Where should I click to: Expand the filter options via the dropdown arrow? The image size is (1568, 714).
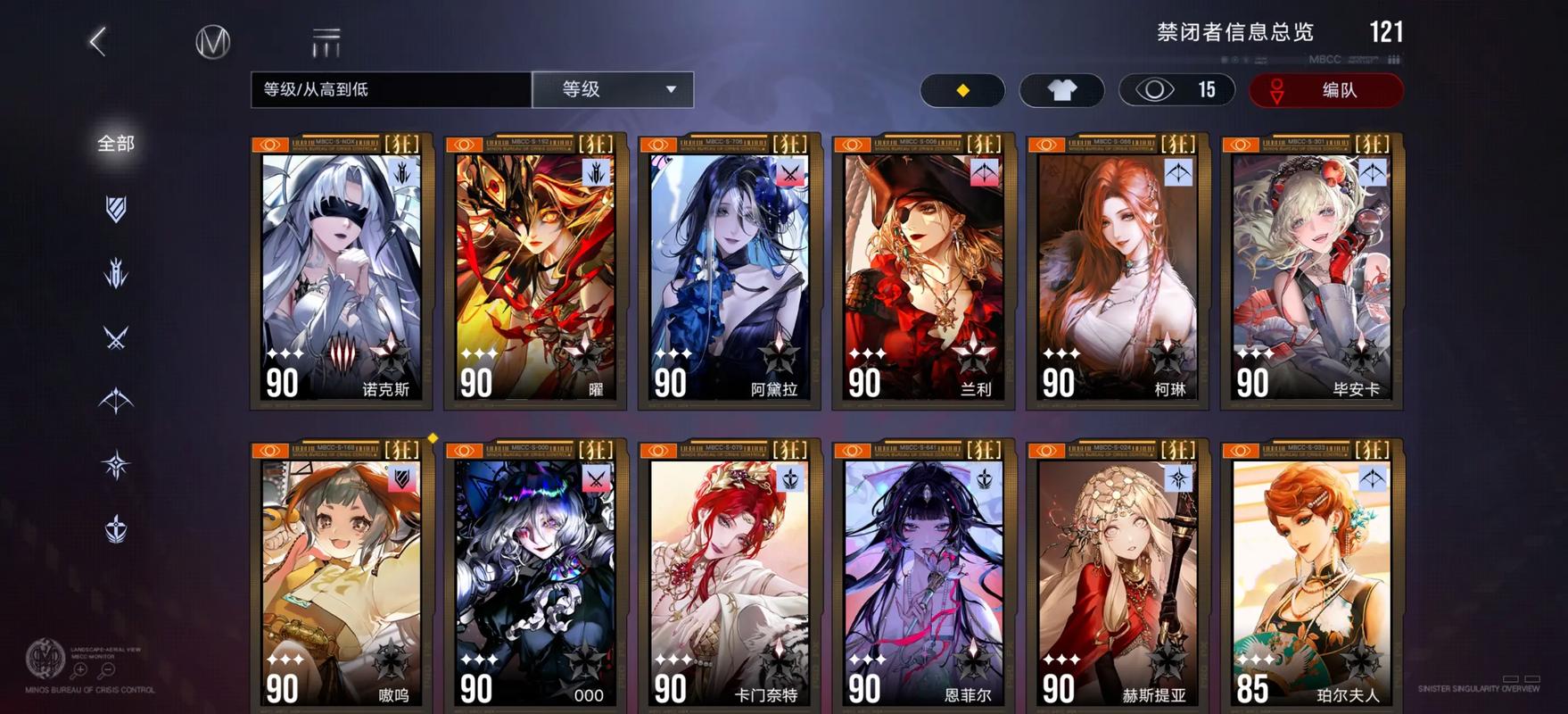click(x=673, y=89)
